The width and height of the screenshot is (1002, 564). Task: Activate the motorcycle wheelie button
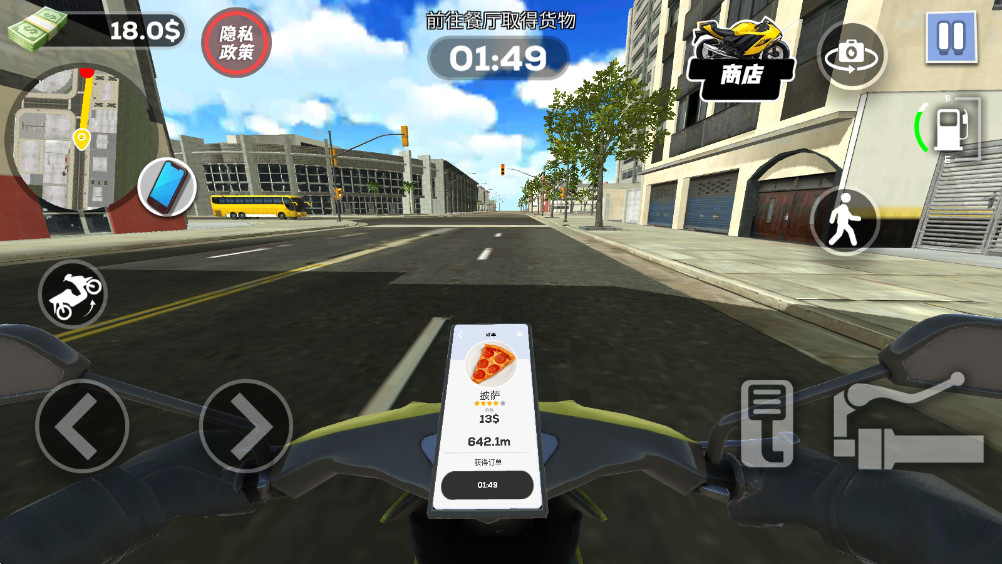(x=73, y=293)
